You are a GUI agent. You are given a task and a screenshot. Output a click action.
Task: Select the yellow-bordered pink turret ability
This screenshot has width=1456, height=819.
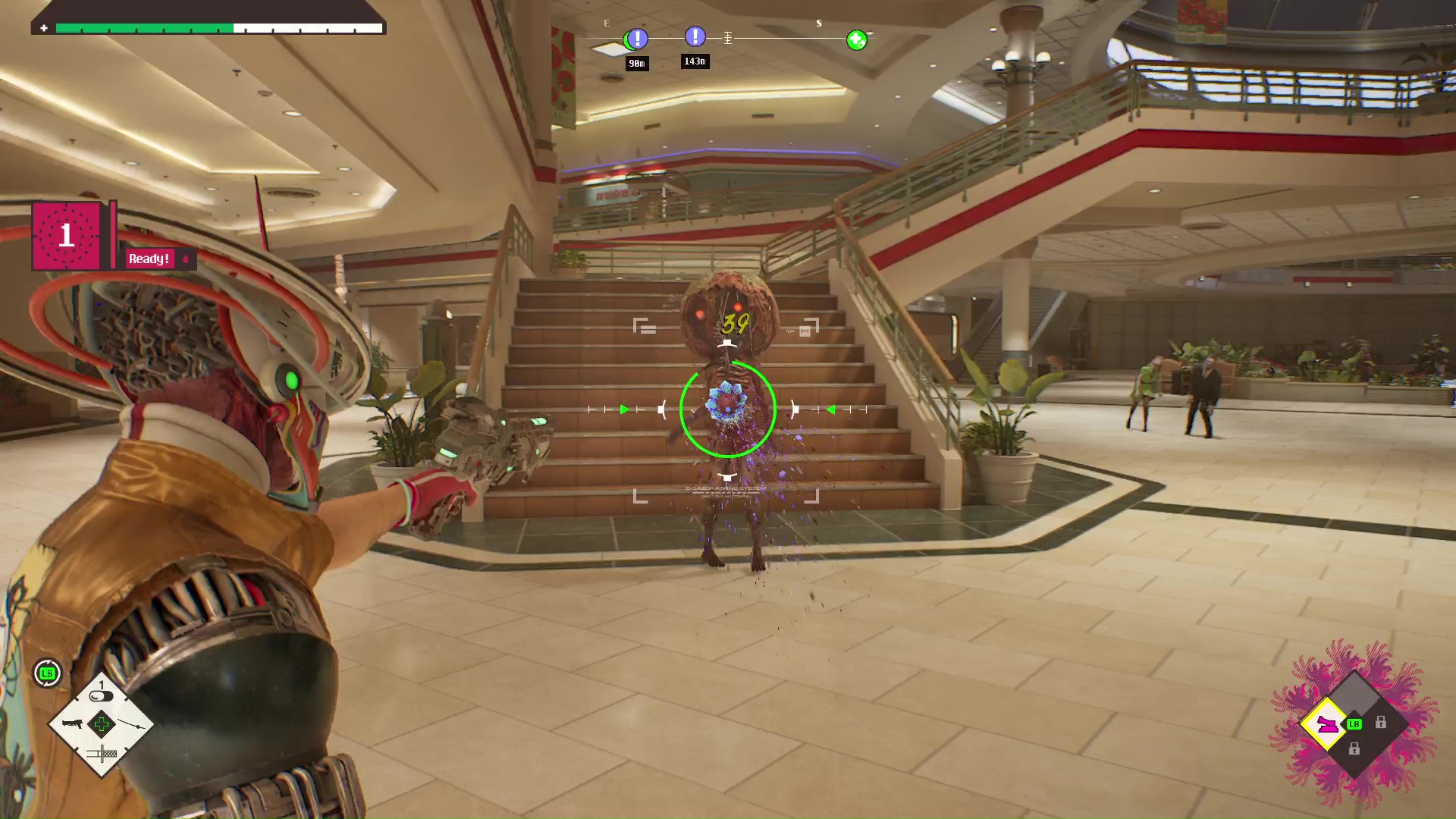[1326, 724]
